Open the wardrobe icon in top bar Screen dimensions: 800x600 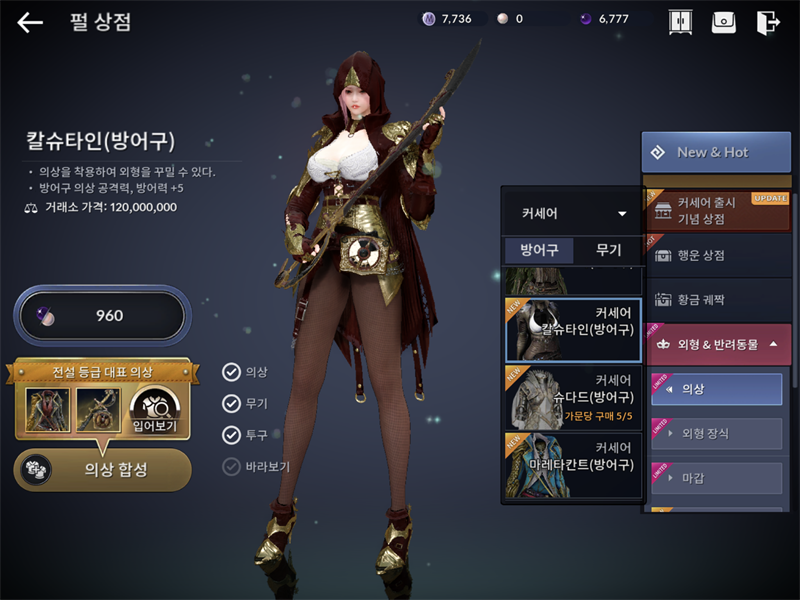pyautogui.click(x=680, y=22)
